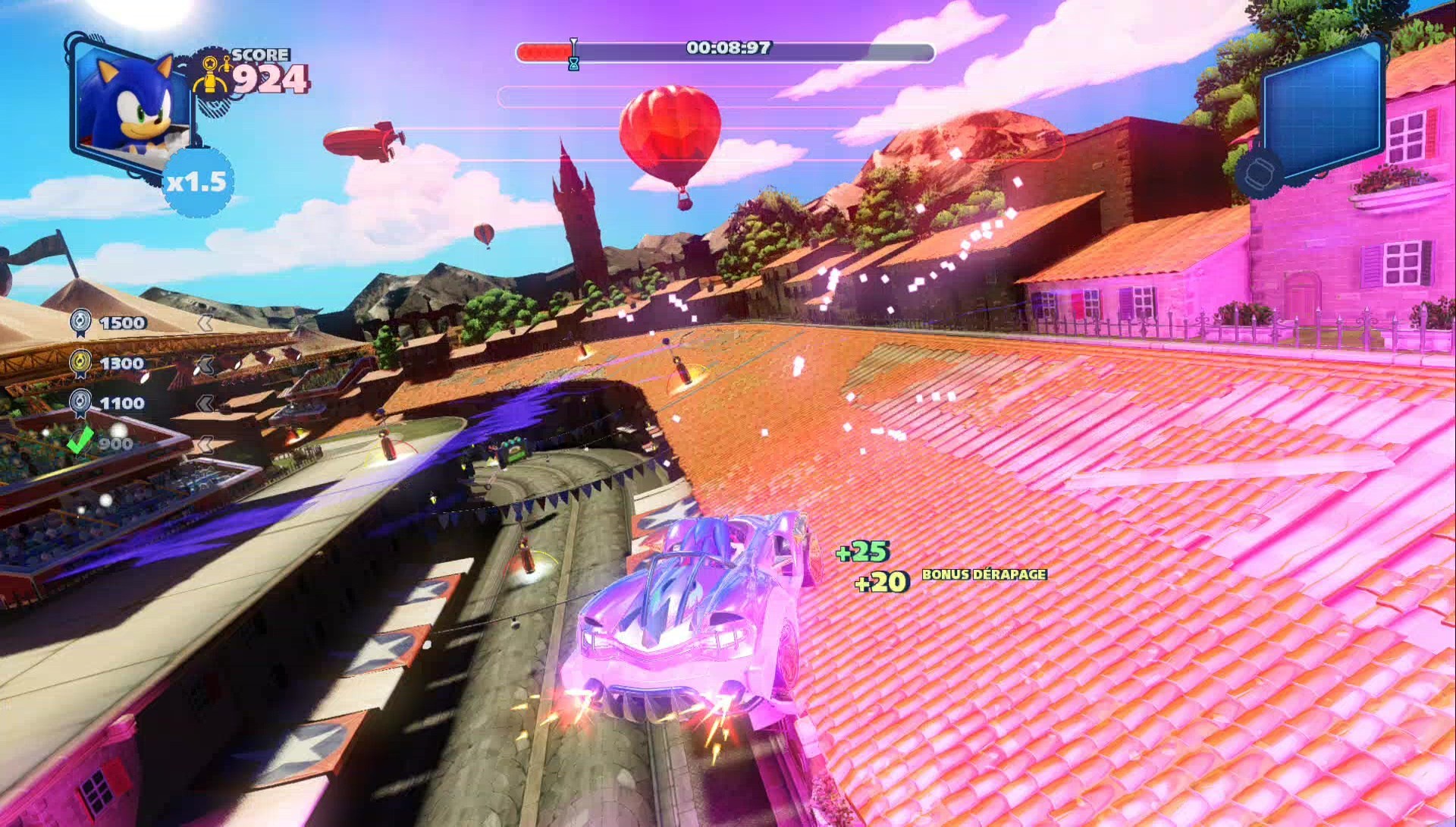Click the chevron arrow next to 1100
Image resolution: width=1456 pixels, height=827 pixels.
pyautogui.click(x=205, y=403)
